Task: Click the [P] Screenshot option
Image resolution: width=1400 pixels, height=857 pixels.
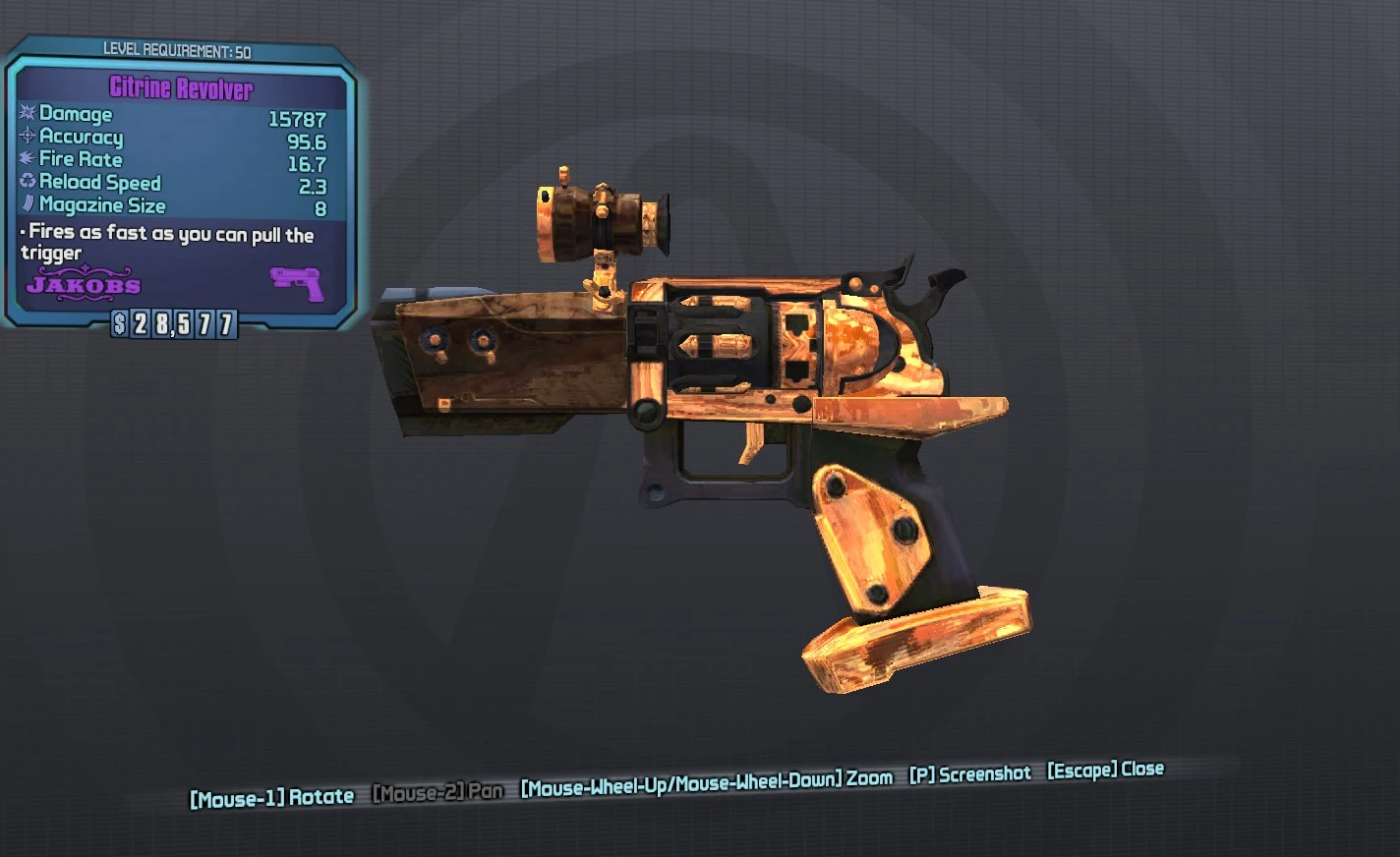Action: coord(969,773)
